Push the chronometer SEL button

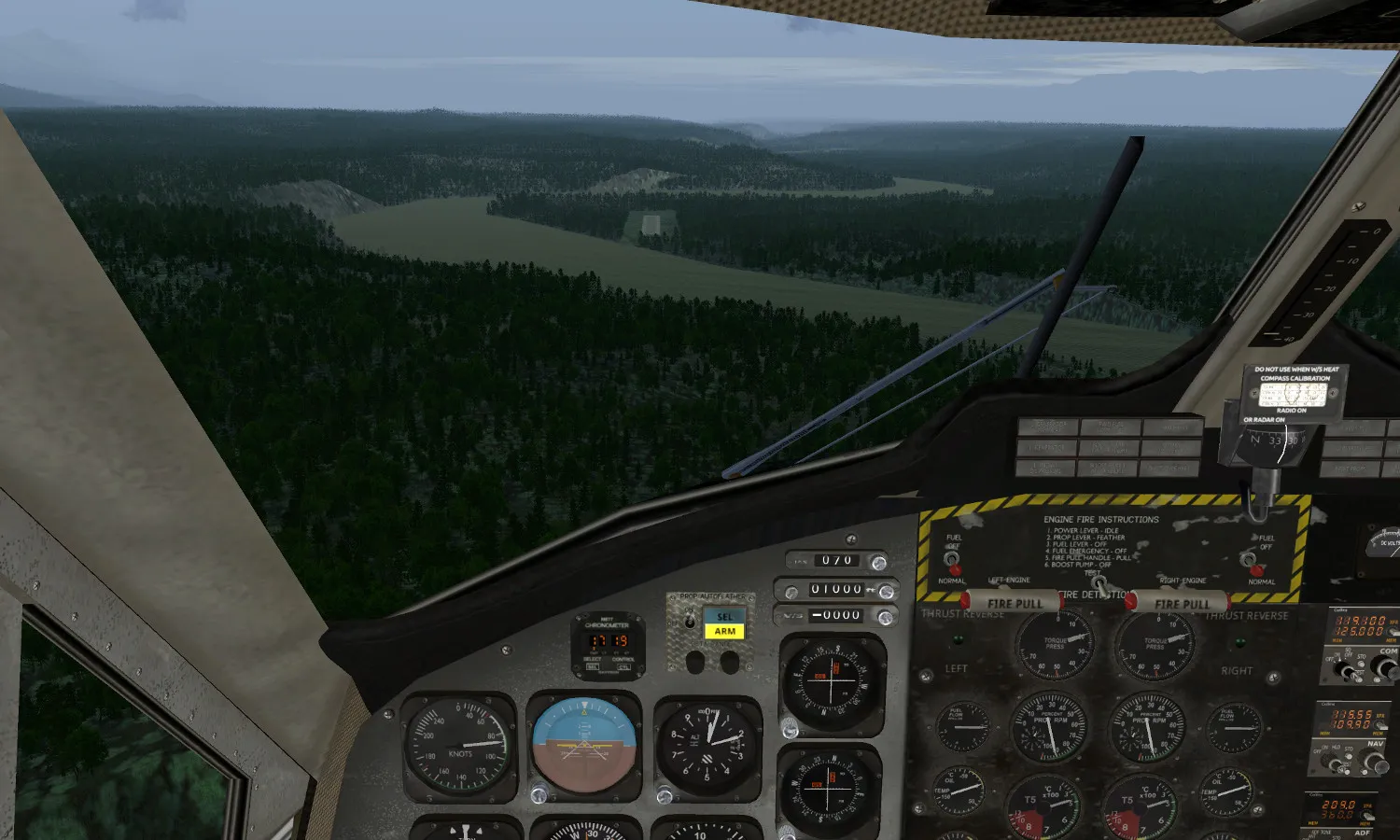pos(593,666)
